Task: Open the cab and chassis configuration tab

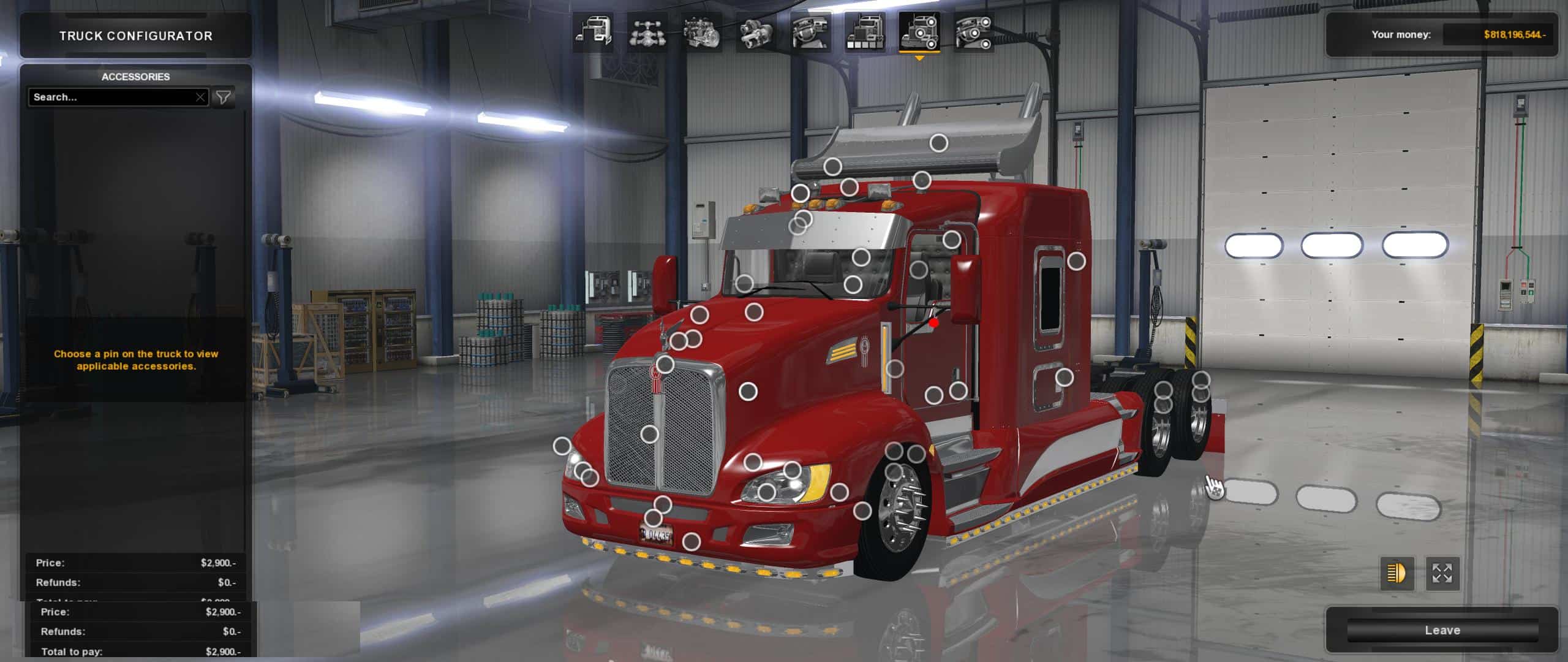Action: click(x=593, y=31)
